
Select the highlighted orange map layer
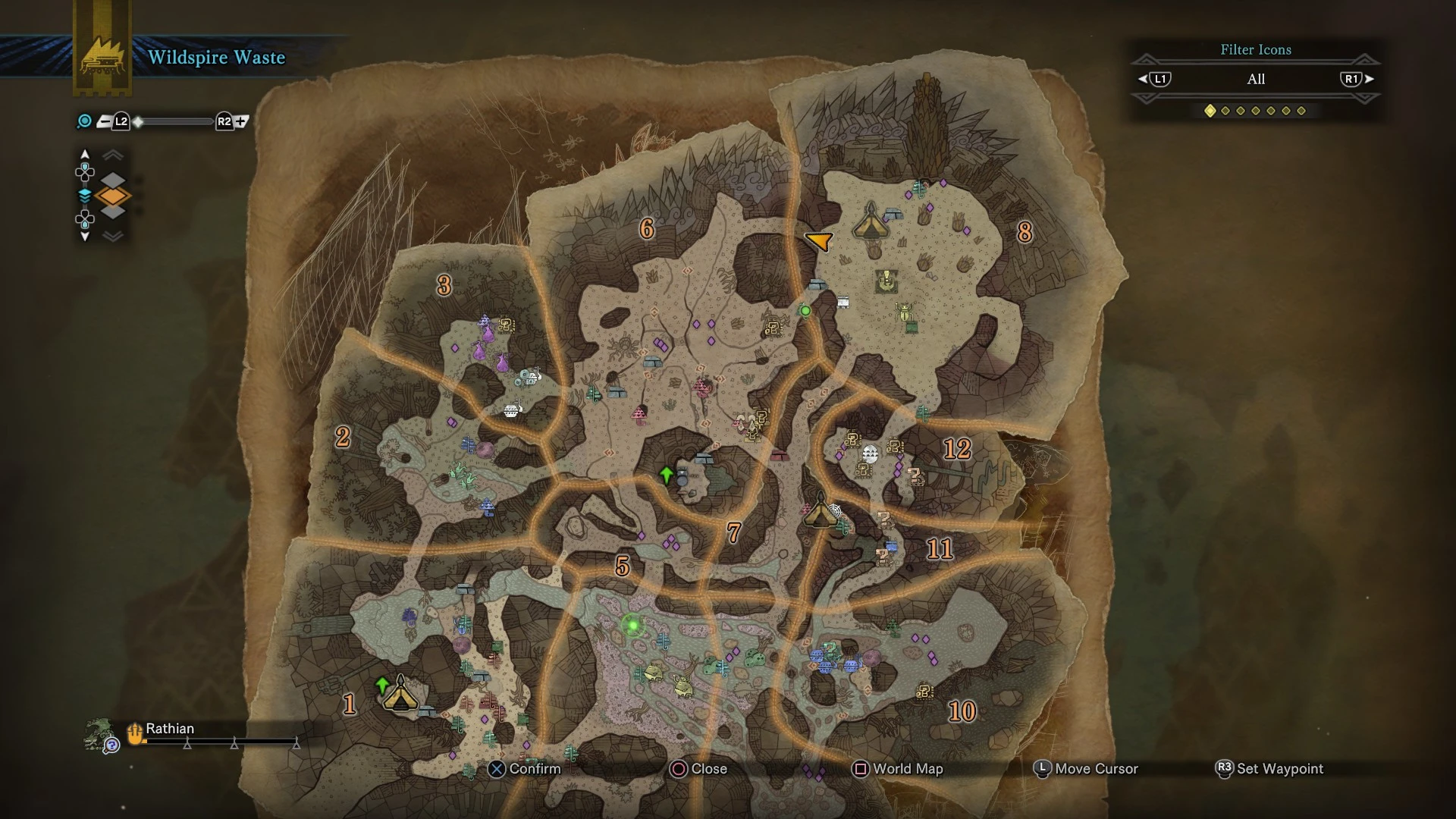click(113, 196)
